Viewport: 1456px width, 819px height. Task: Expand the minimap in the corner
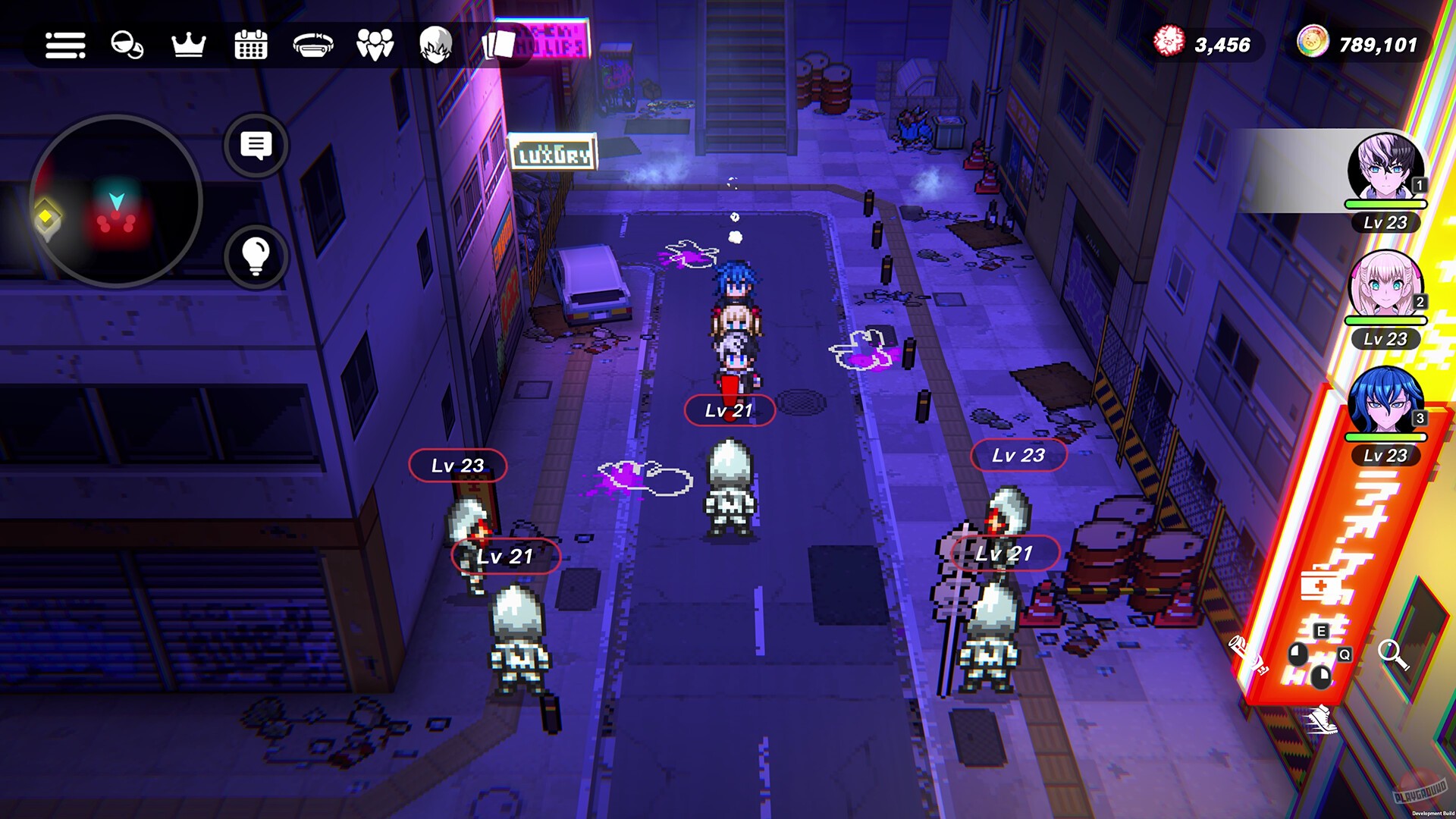click(x=118, y=199)
